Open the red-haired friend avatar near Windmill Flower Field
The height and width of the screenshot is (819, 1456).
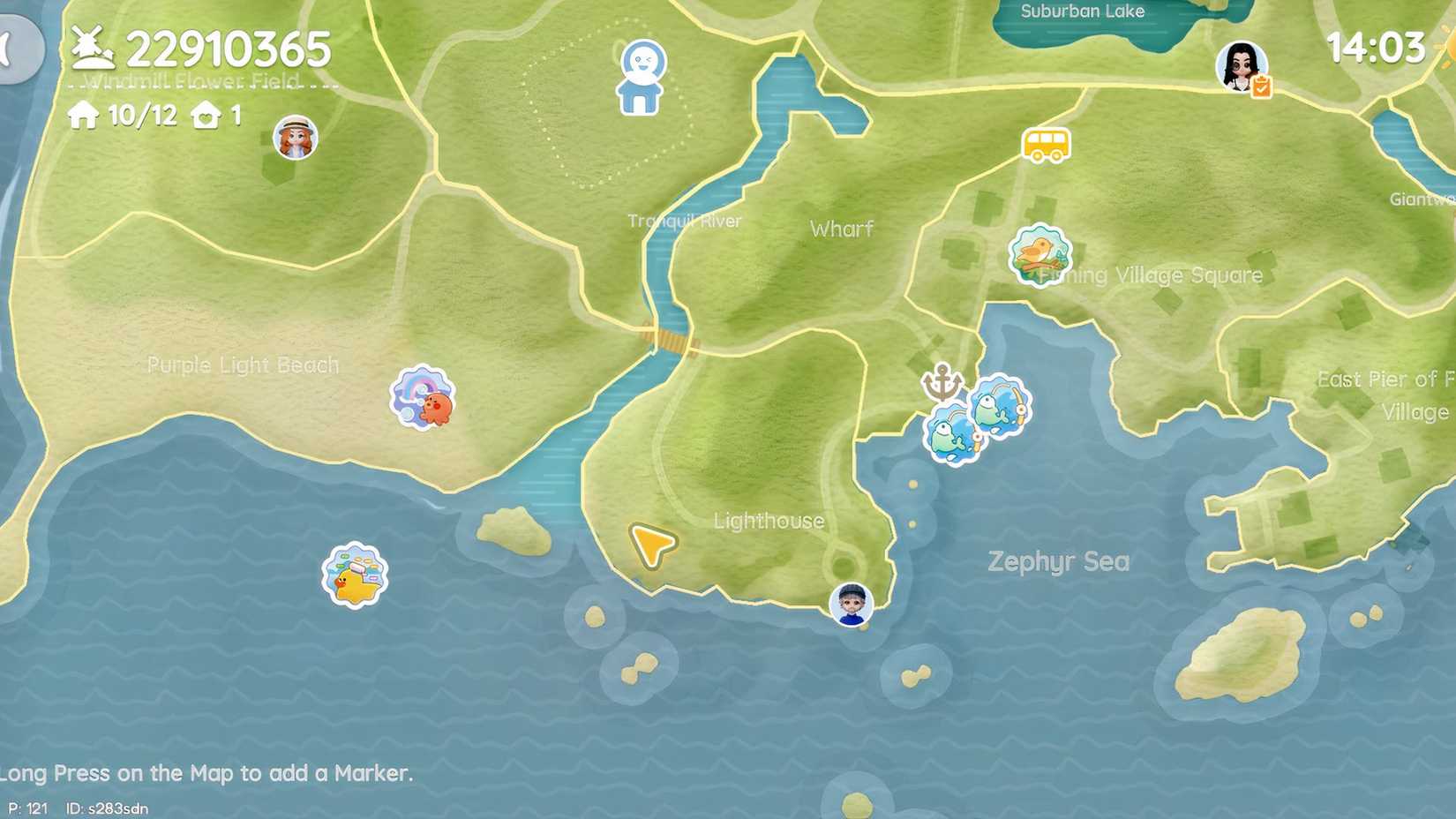click(x=294, y=137)
